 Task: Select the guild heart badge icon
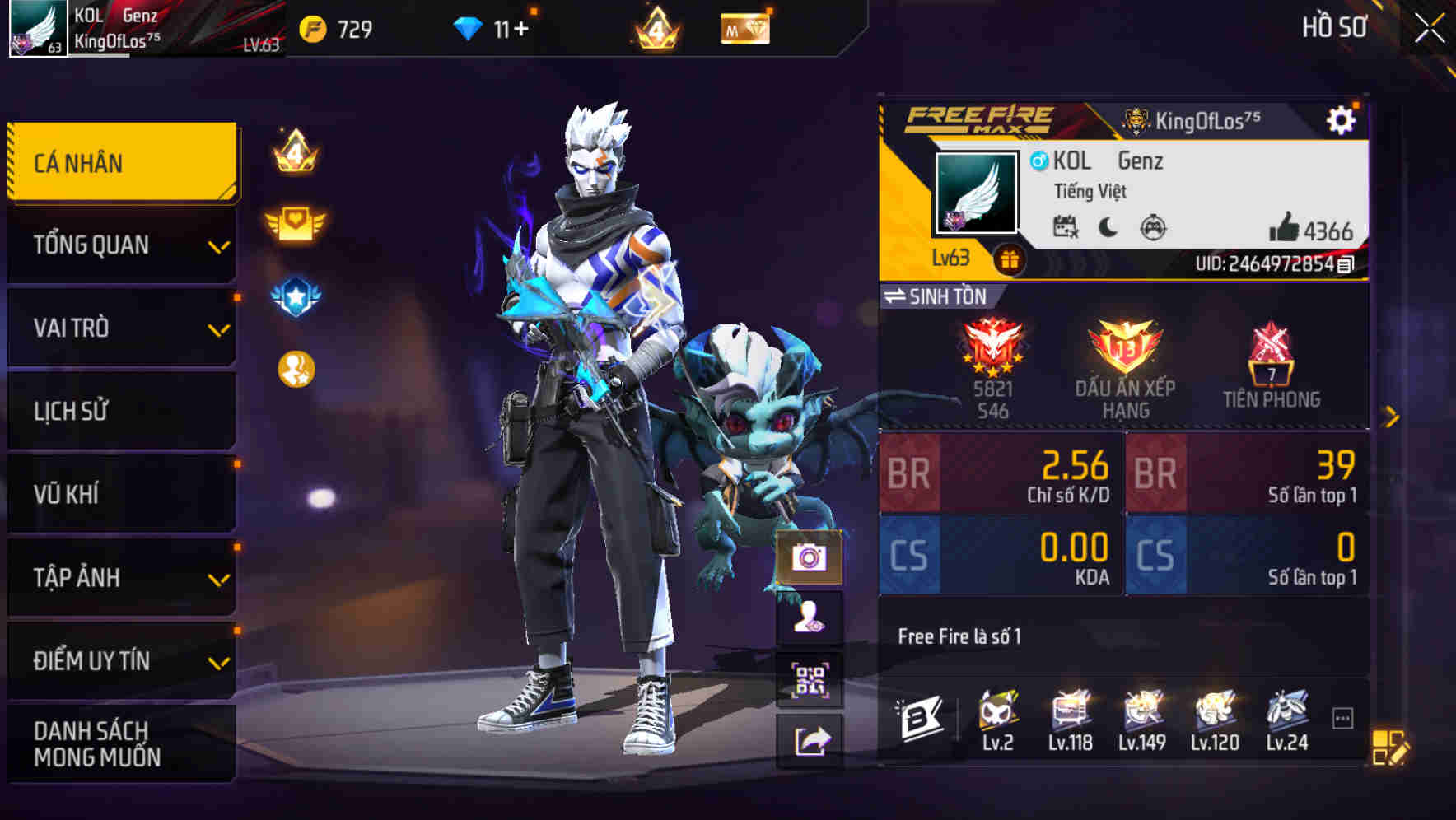[294, 221]
